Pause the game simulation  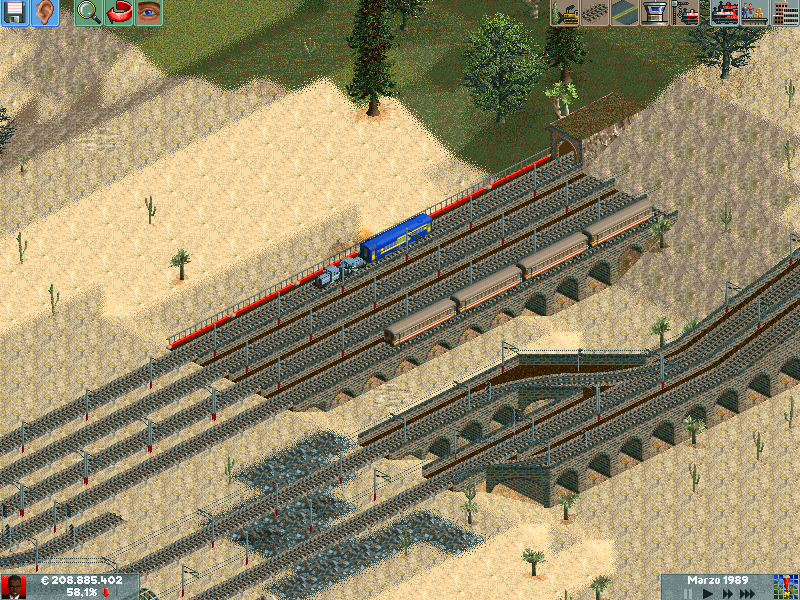pos(687,593)
